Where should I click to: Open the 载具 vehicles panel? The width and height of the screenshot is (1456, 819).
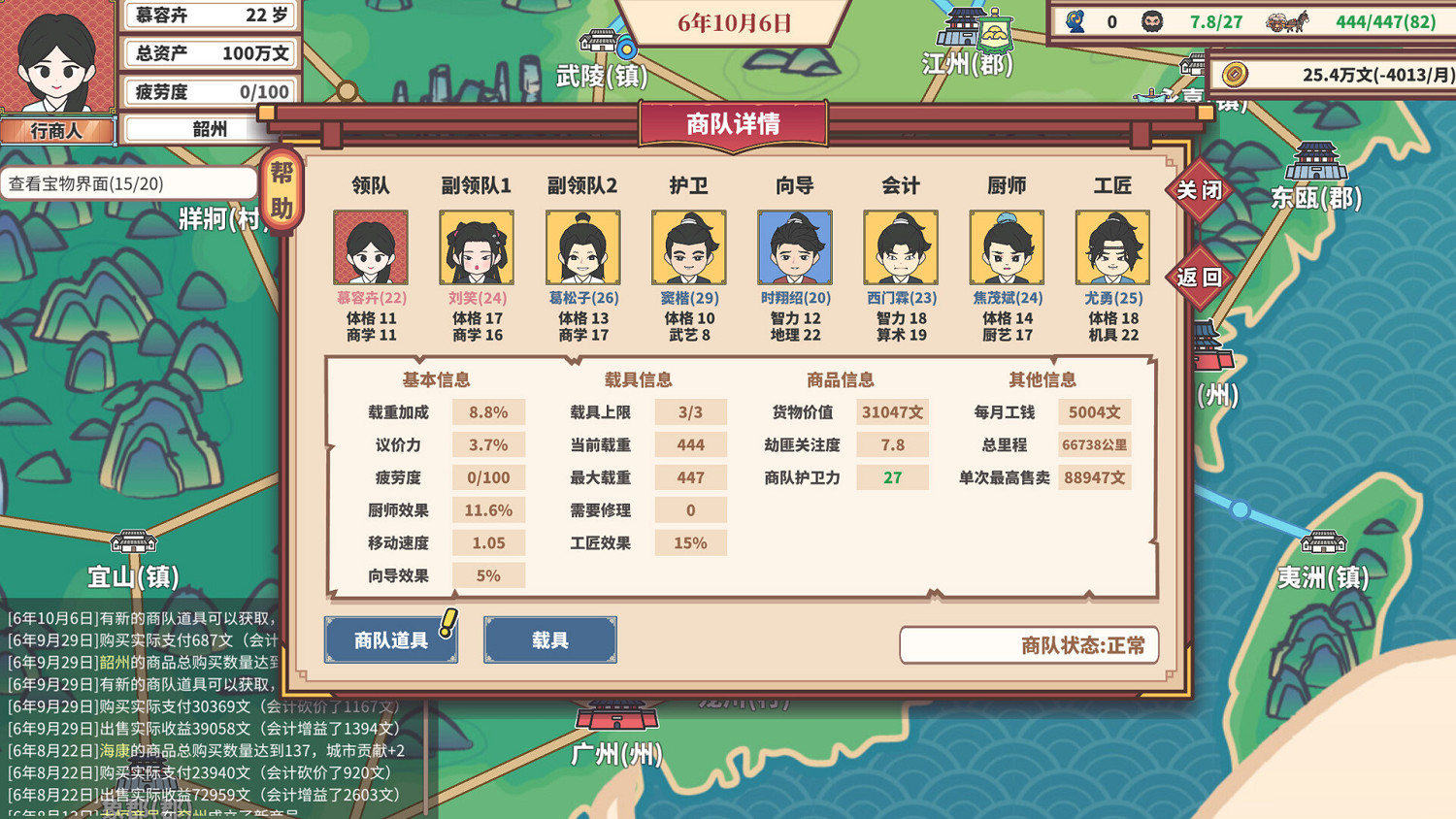(x=549, y=640)
